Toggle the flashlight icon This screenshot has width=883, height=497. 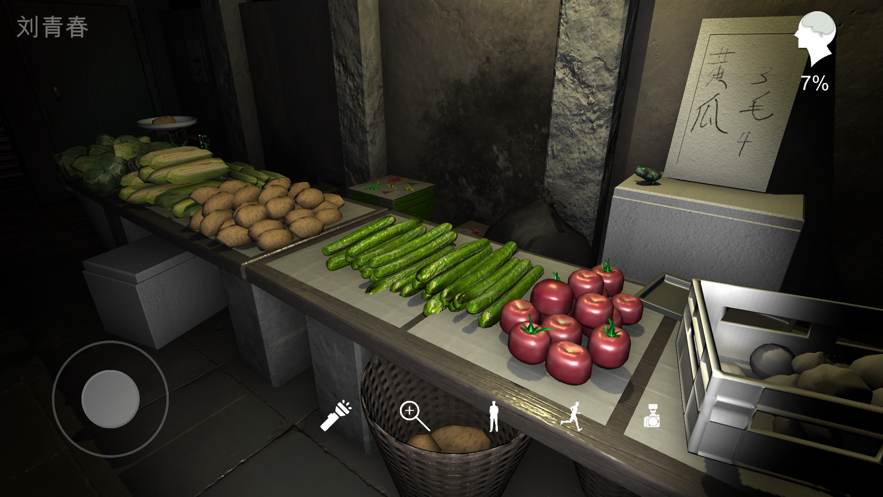pyautogui.click(x=336, y=415)
